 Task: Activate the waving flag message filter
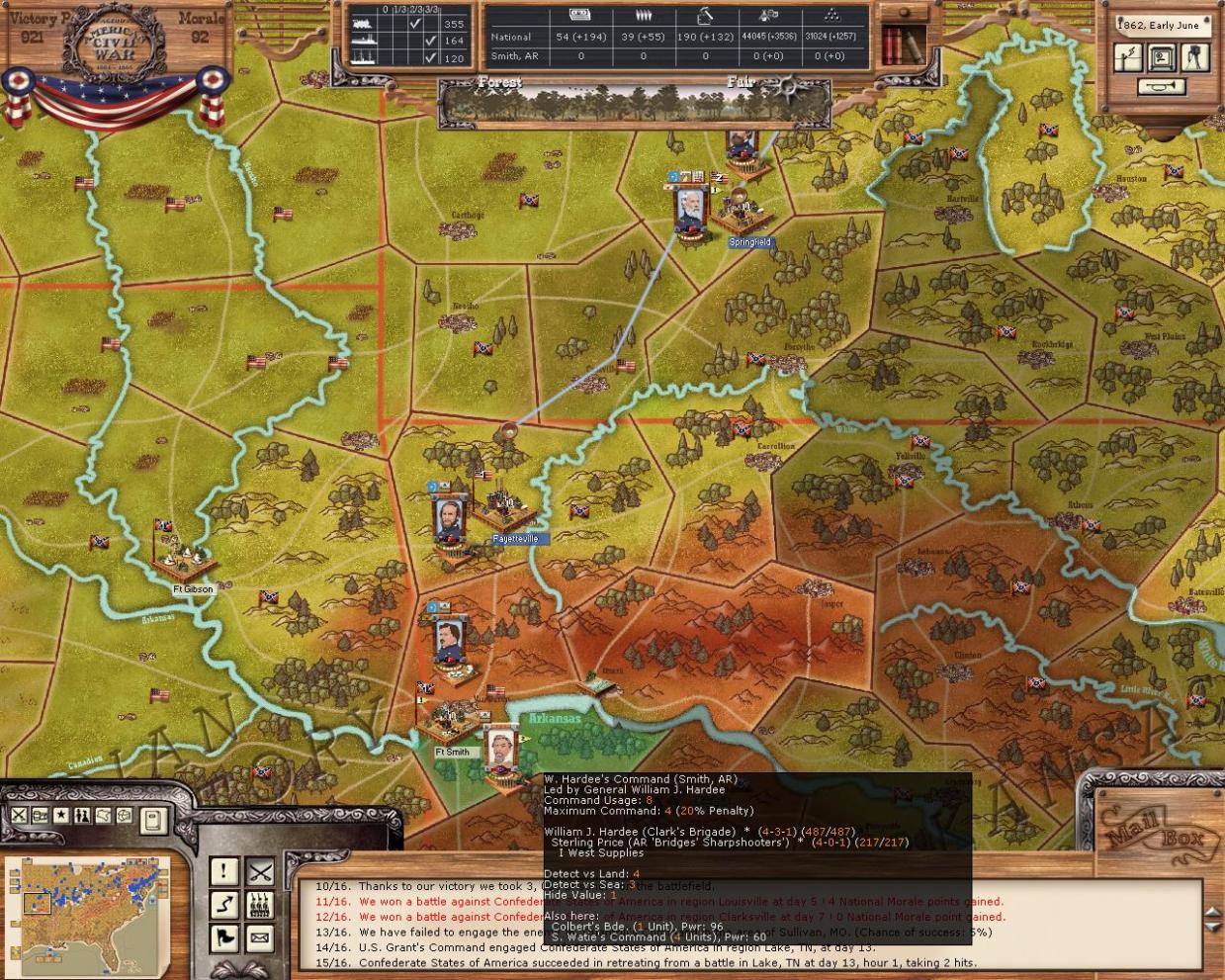[x=224, y=936]
